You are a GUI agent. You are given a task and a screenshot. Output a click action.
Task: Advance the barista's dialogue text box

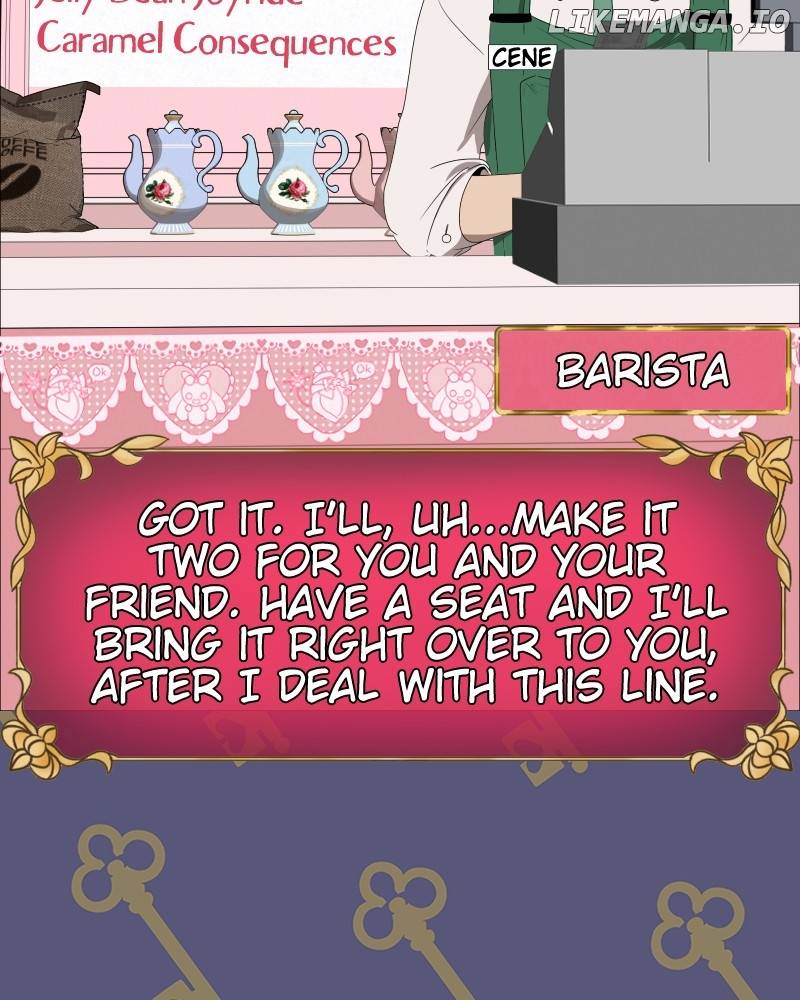click(x=400, y=600)
